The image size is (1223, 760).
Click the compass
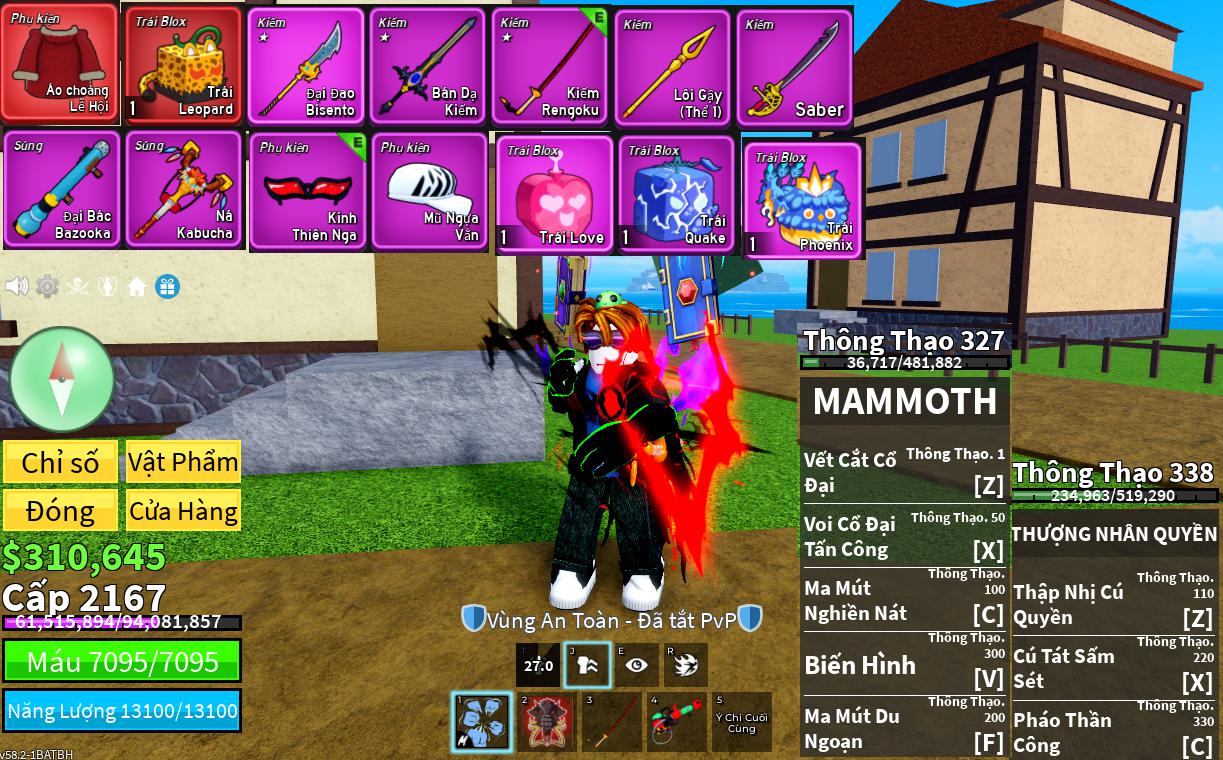point(62,379)
